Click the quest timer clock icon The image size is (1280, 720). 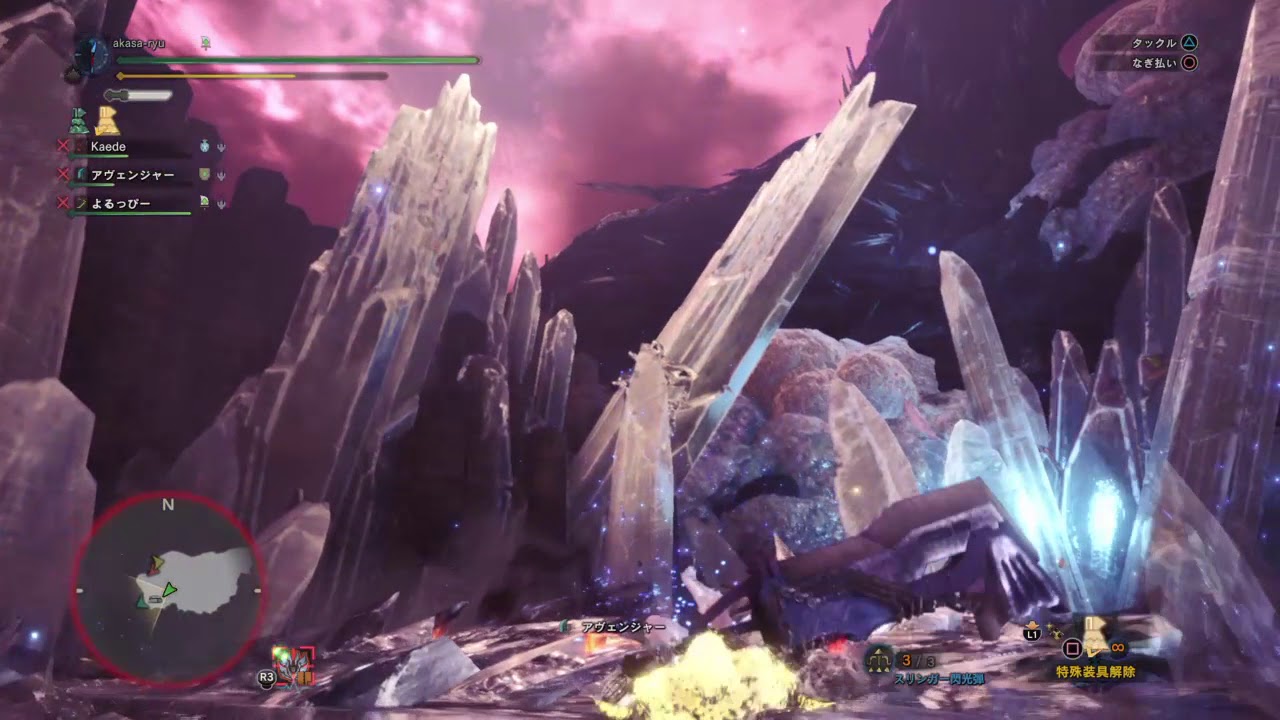pyautogui.click(x=89, y=54)
